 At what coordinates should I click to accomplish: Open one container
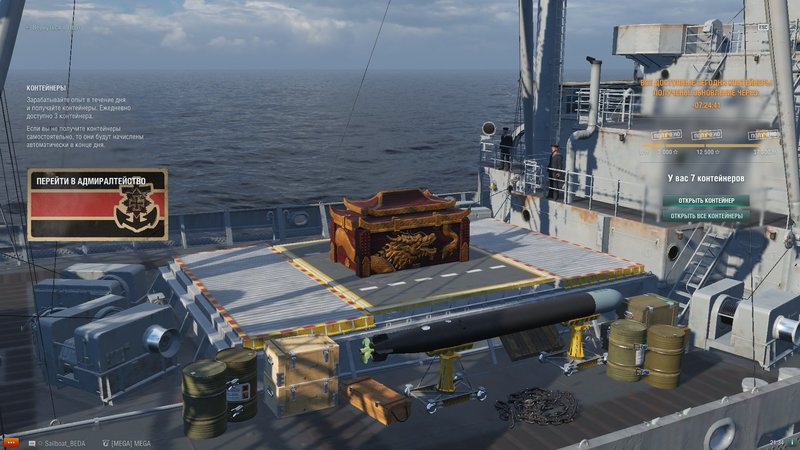705,200
